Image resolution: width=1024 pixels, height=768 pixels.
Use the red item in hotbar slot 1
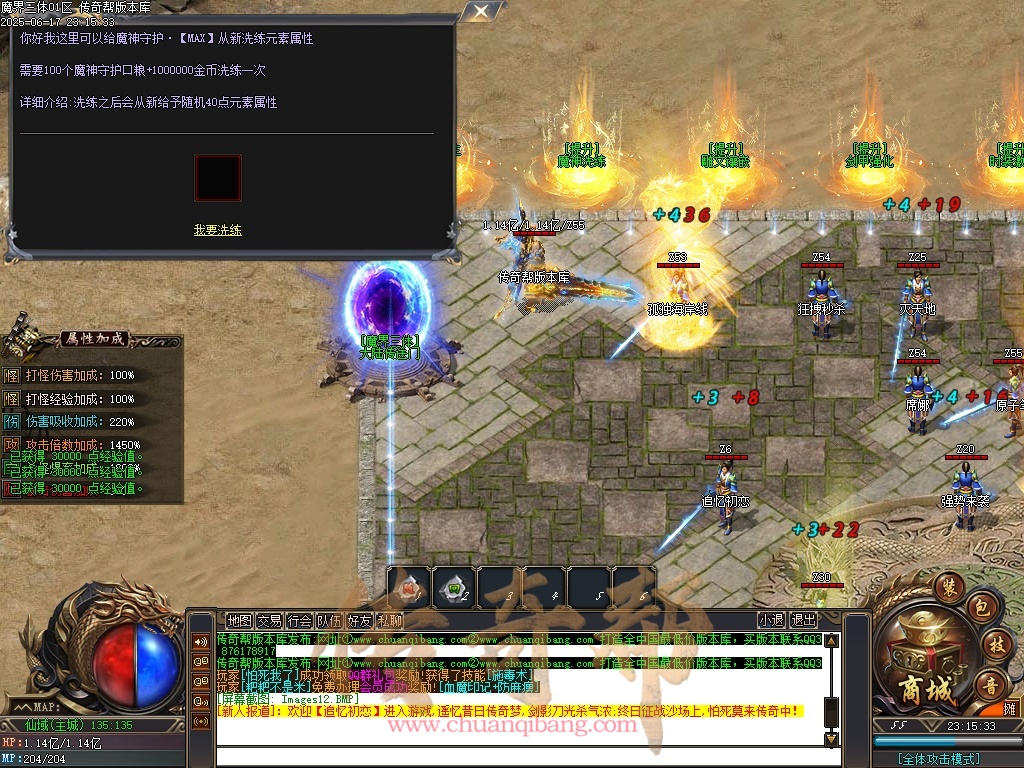pyautogui.click(x=409, y=588)
